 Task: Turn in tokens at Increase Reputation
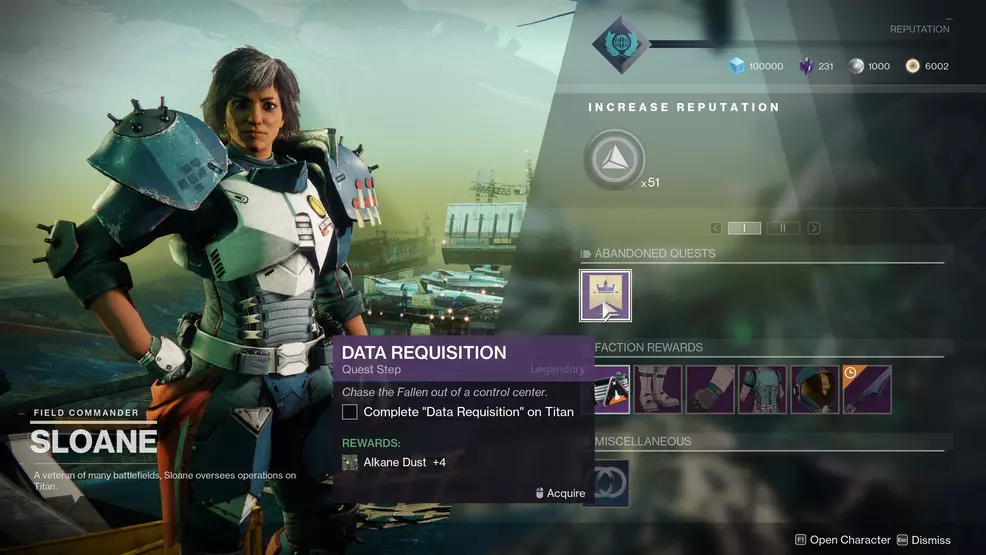[x=615, y=160]
